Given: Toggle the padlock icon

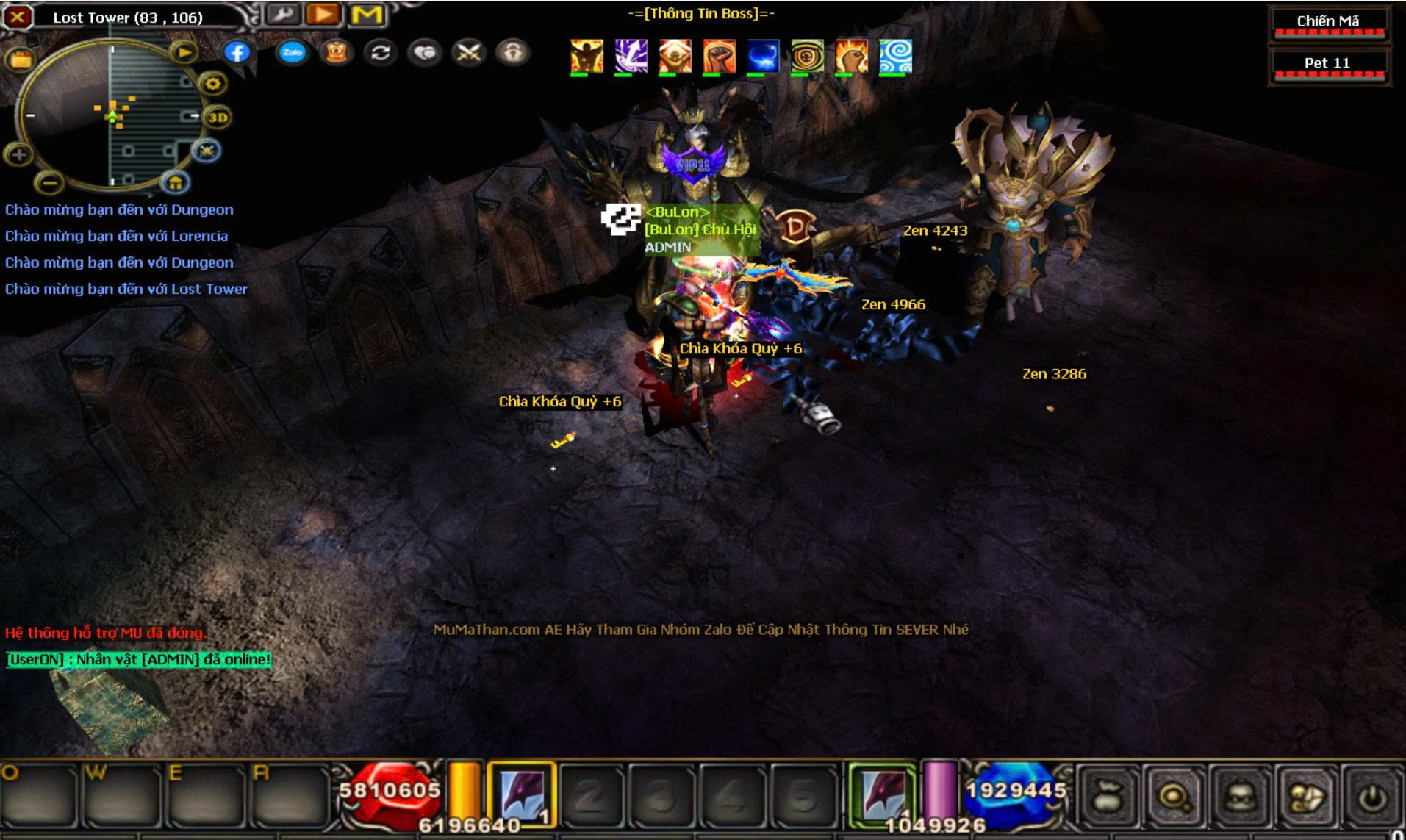Looking at the screenshot, I should pos(513,52).
